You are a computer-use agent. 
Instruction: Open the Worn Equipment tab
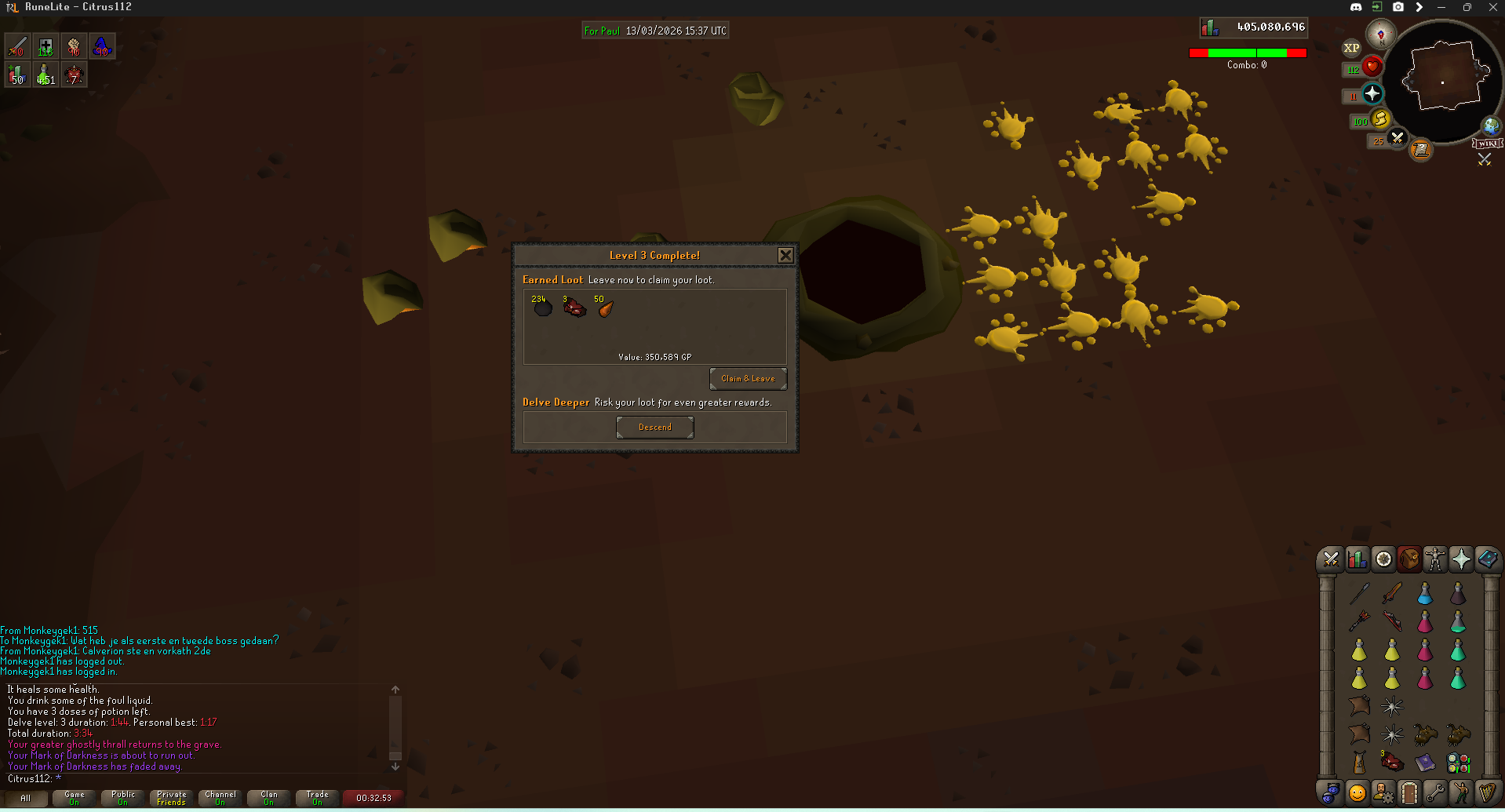pyautogui.click(x=1435, y=559)
